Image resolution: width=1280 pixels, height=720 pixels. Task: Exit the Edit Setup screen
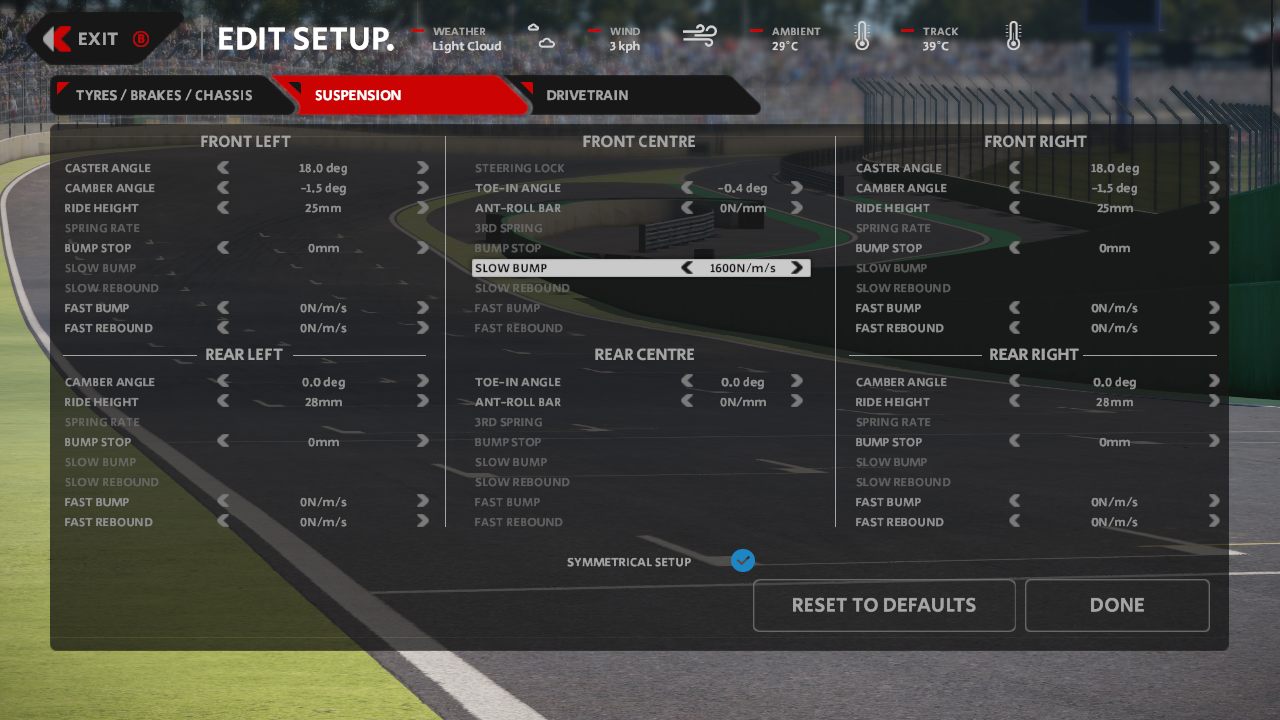98,39
